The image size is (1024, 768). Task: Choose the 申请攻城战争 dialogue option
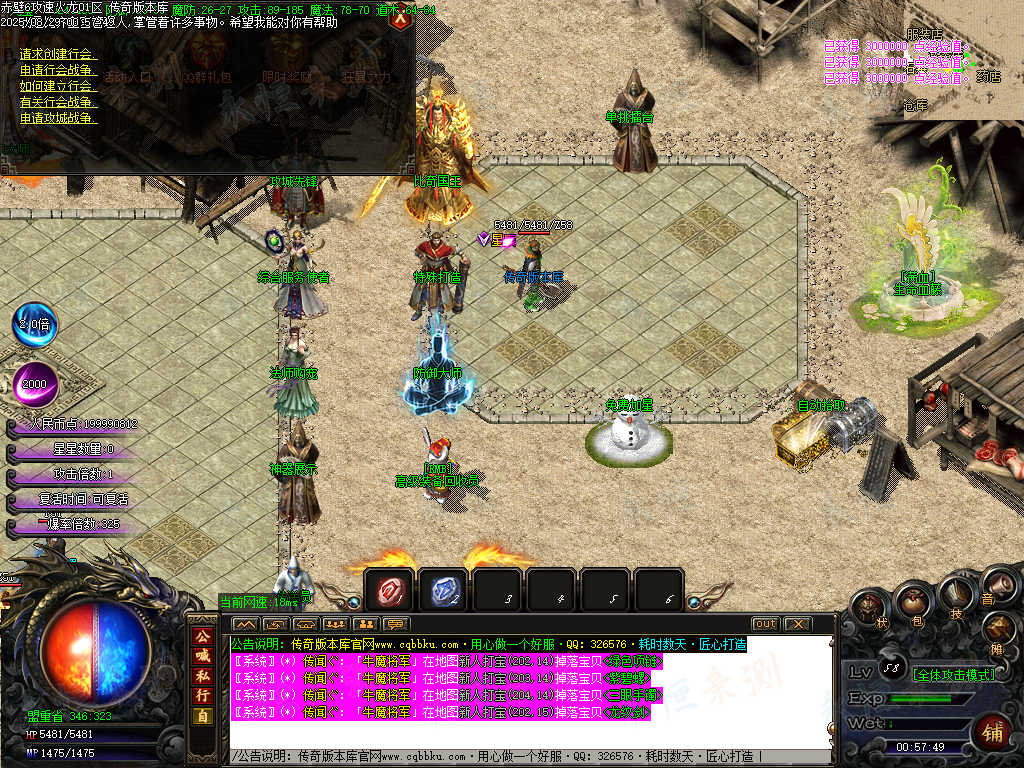pos(58,118)
